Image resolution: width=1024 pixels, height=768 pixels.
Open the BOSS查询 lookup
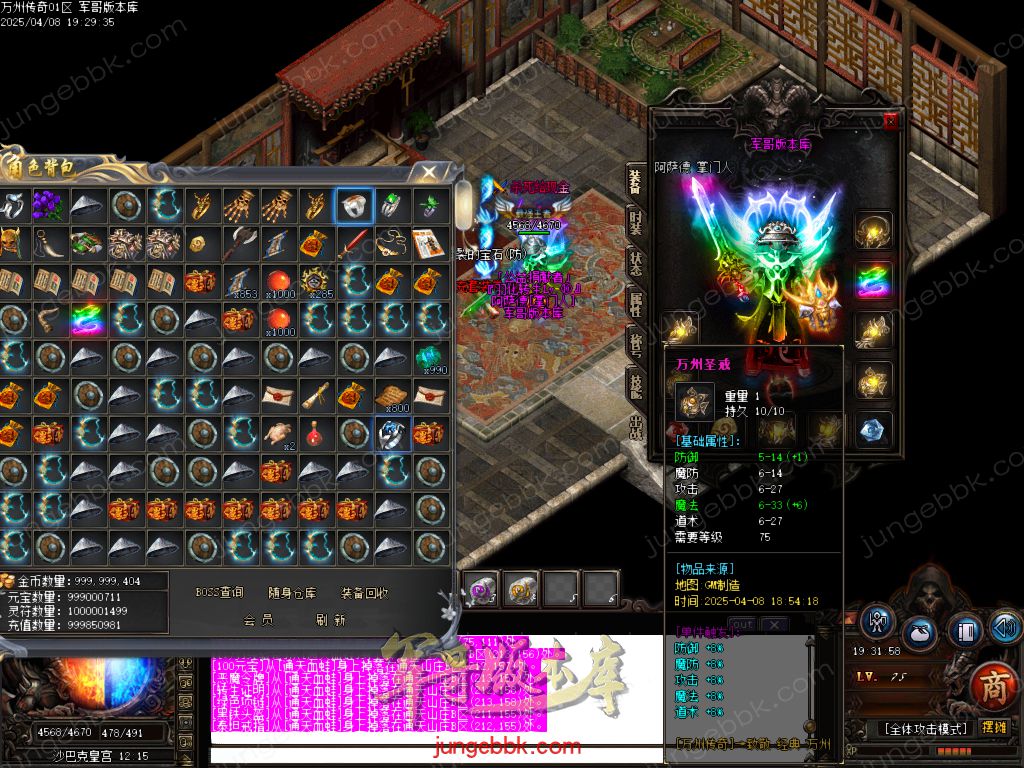coord(219,593)
